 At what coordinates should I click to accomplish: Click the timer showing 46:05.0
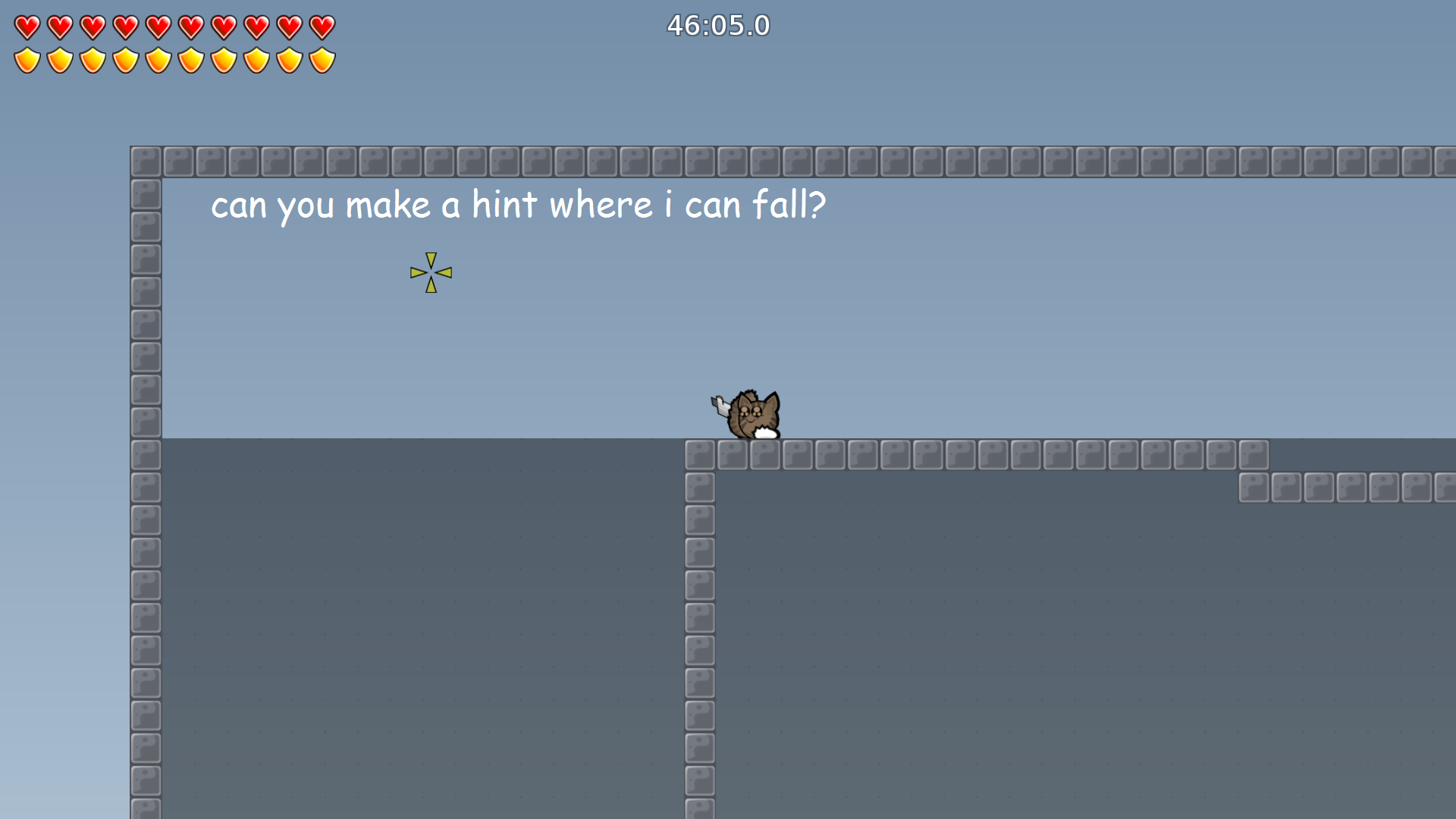click(717, 25)
